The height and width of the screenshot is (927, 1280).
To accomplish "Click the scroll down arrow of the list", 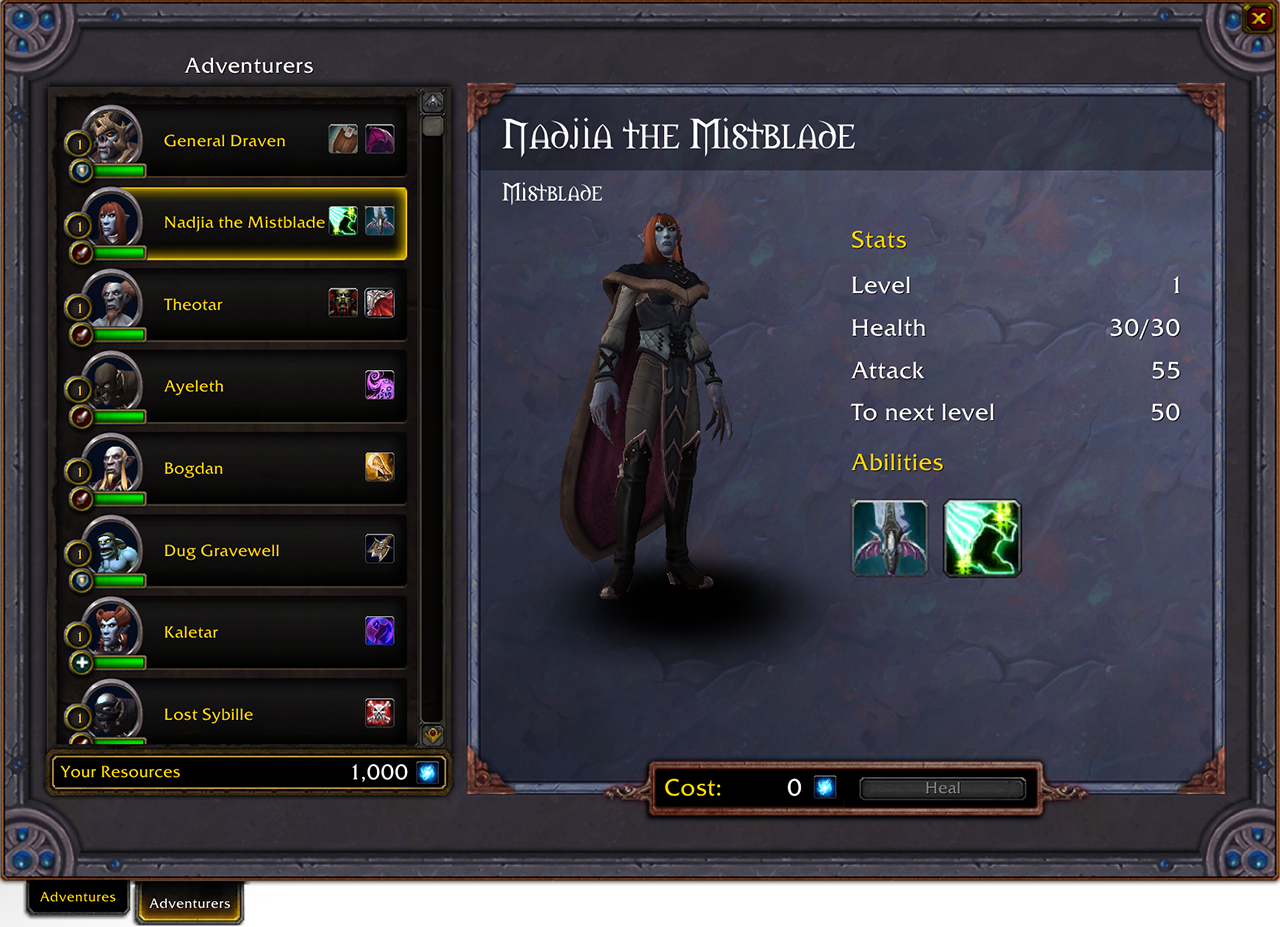I will click(x=432, y=734).
